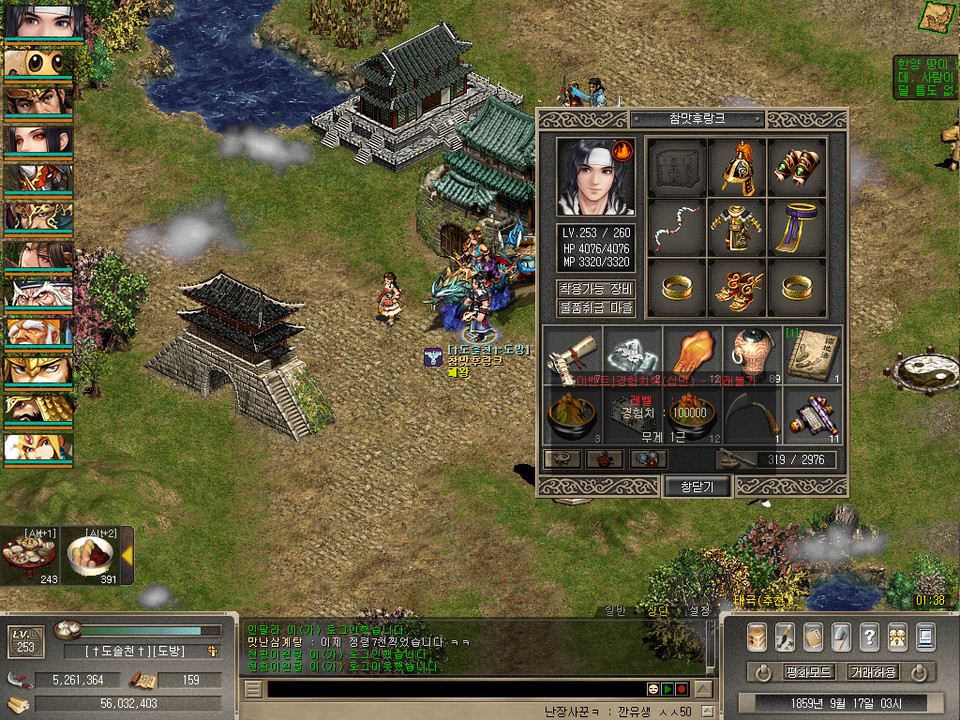Open the map scroll icon

click(936, 17)
